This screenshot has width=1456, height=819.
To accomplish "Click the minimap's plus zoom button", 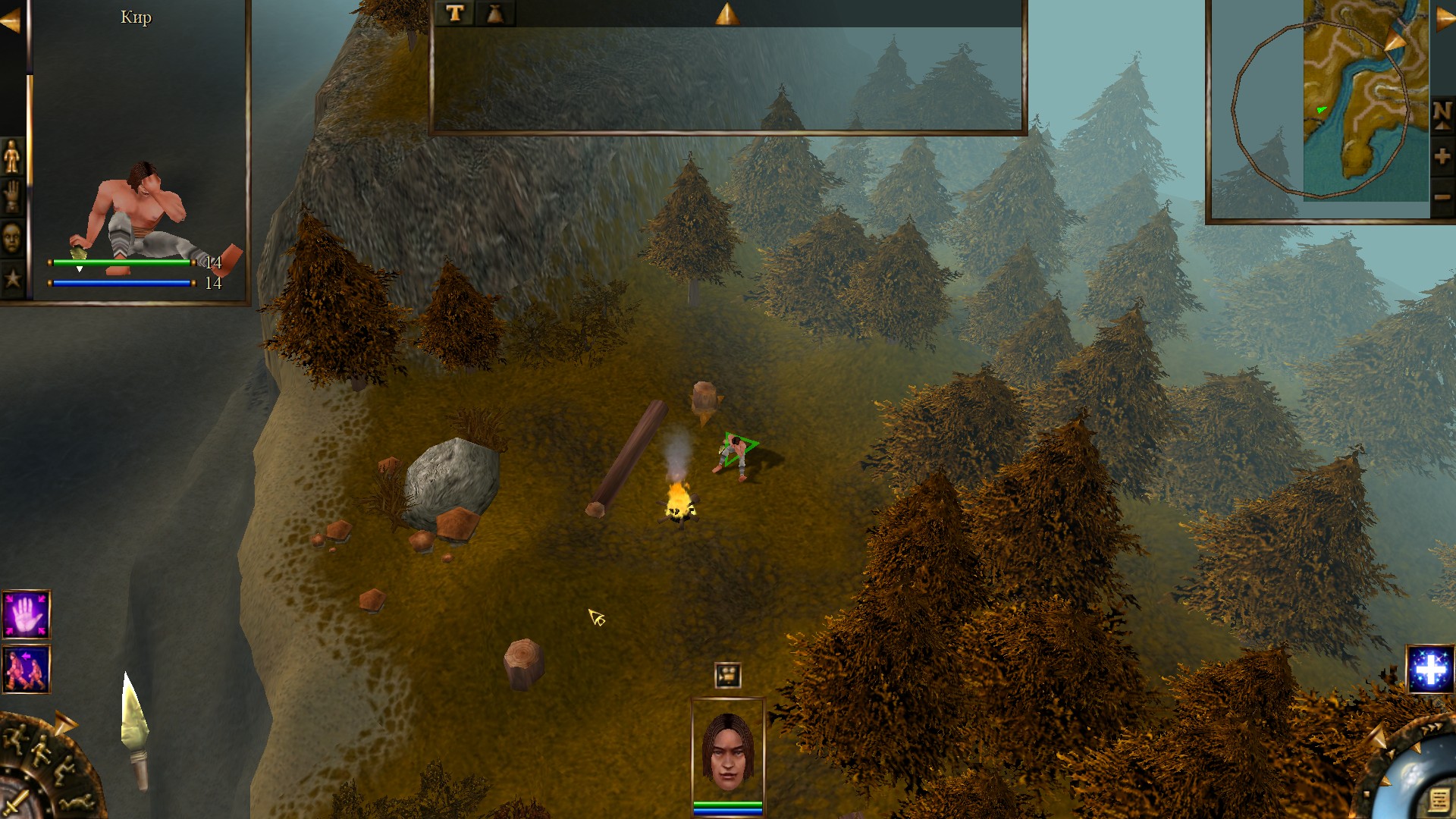I will 1442,157.
